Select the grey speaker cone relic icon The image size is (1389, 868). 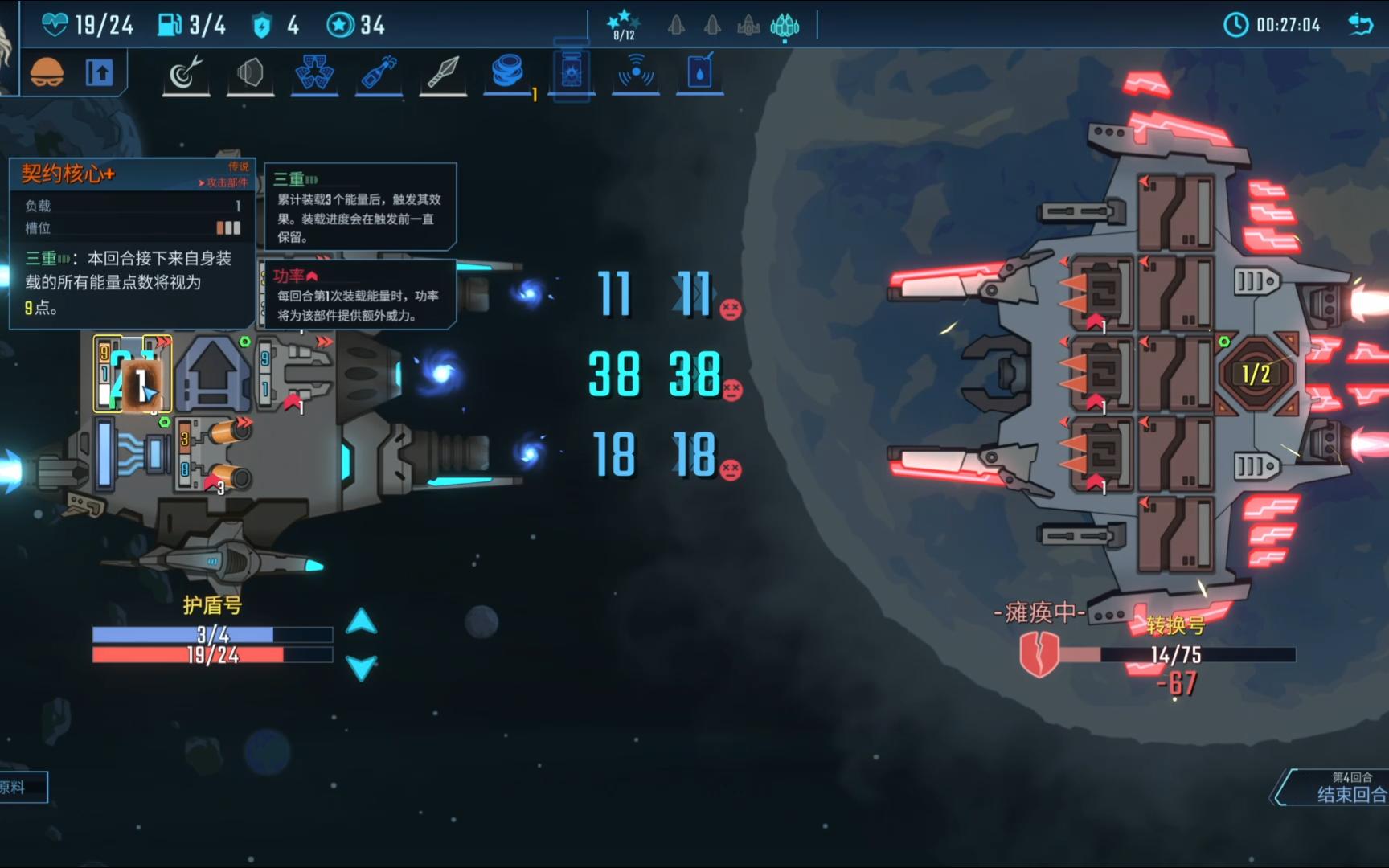pos(250,74)
